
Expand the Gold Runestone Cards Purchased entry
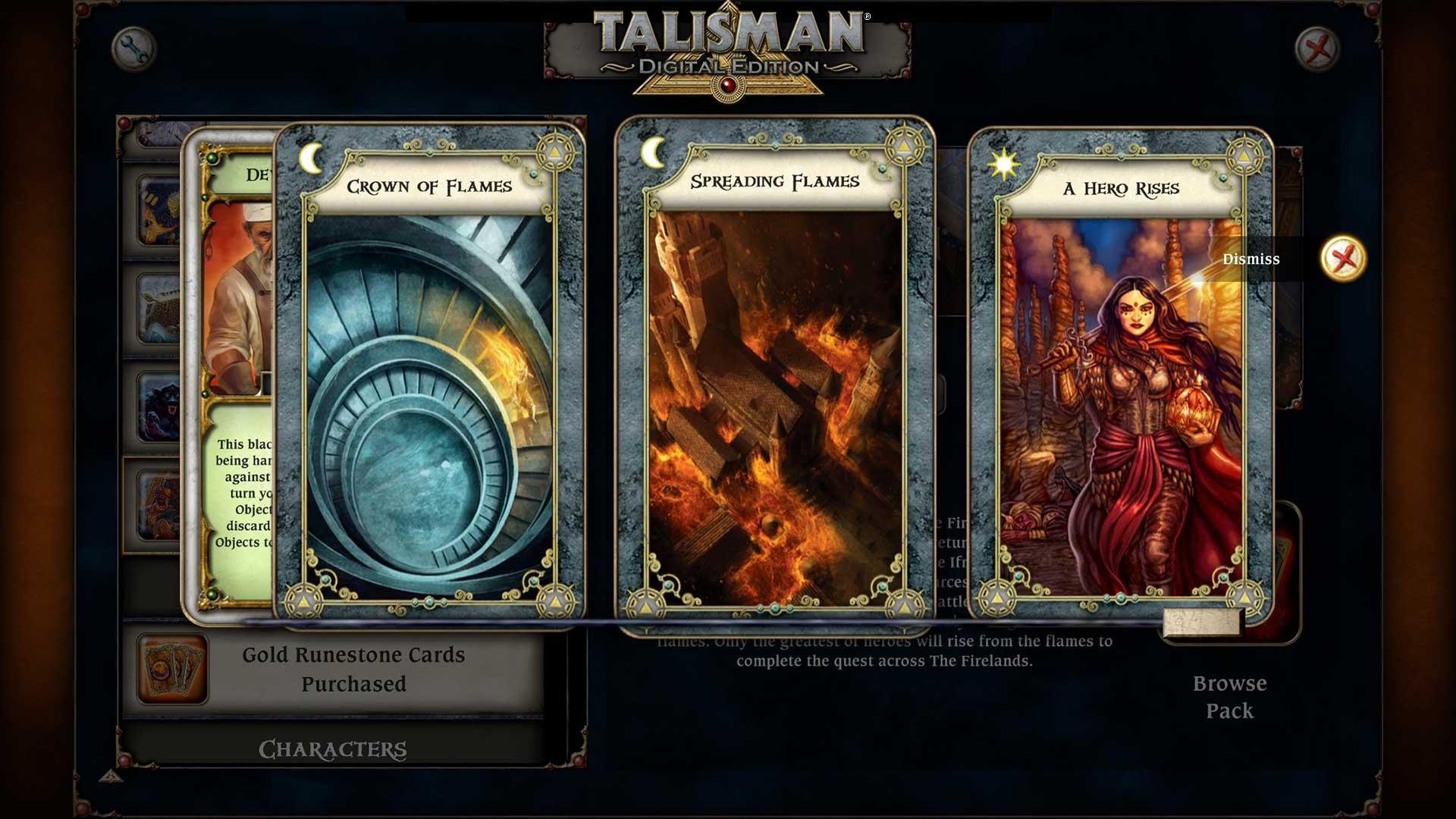[353, 669]
